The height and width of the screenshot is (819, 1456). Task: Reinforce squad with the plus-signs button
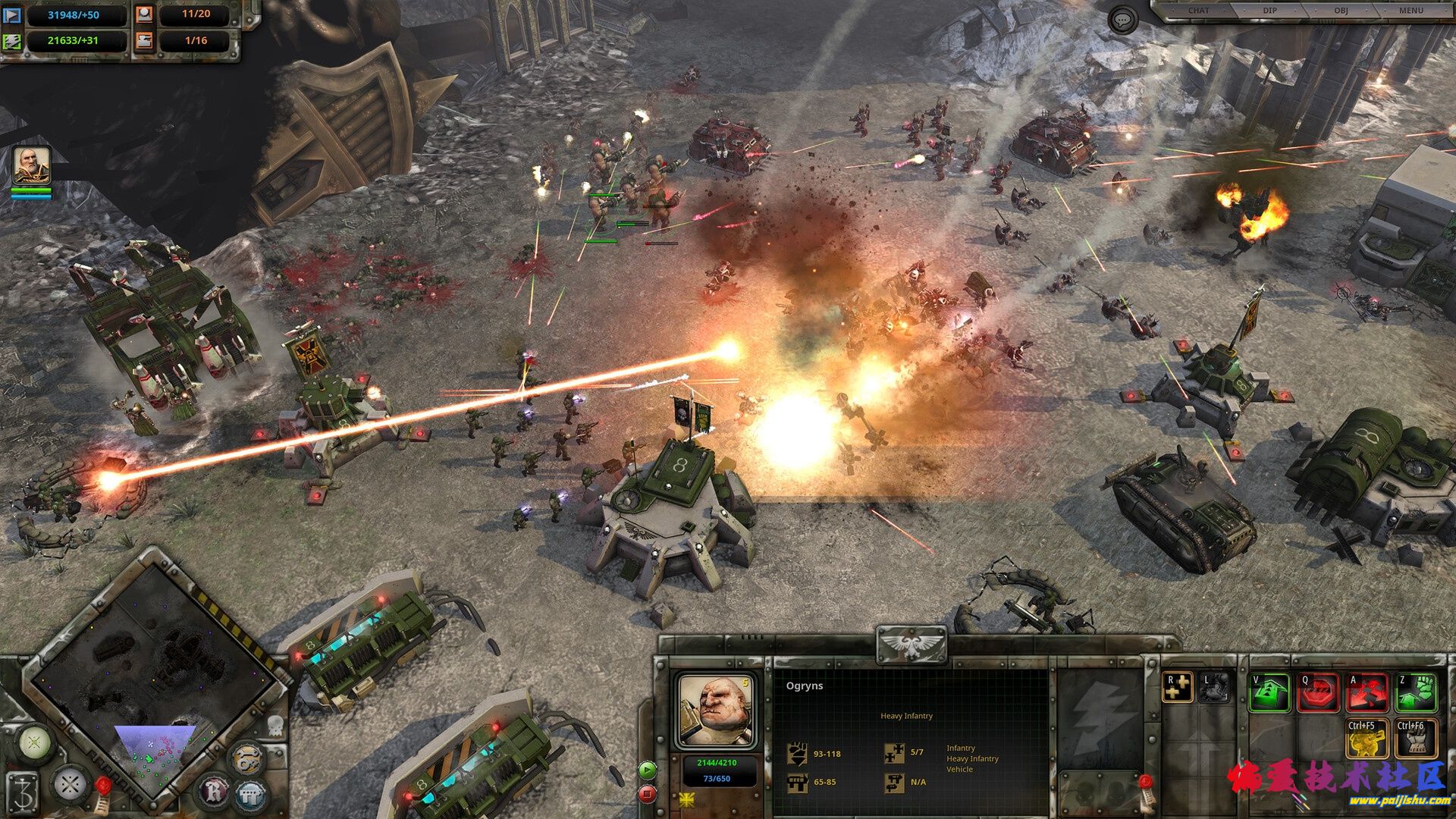click(x=1177, y=687)
